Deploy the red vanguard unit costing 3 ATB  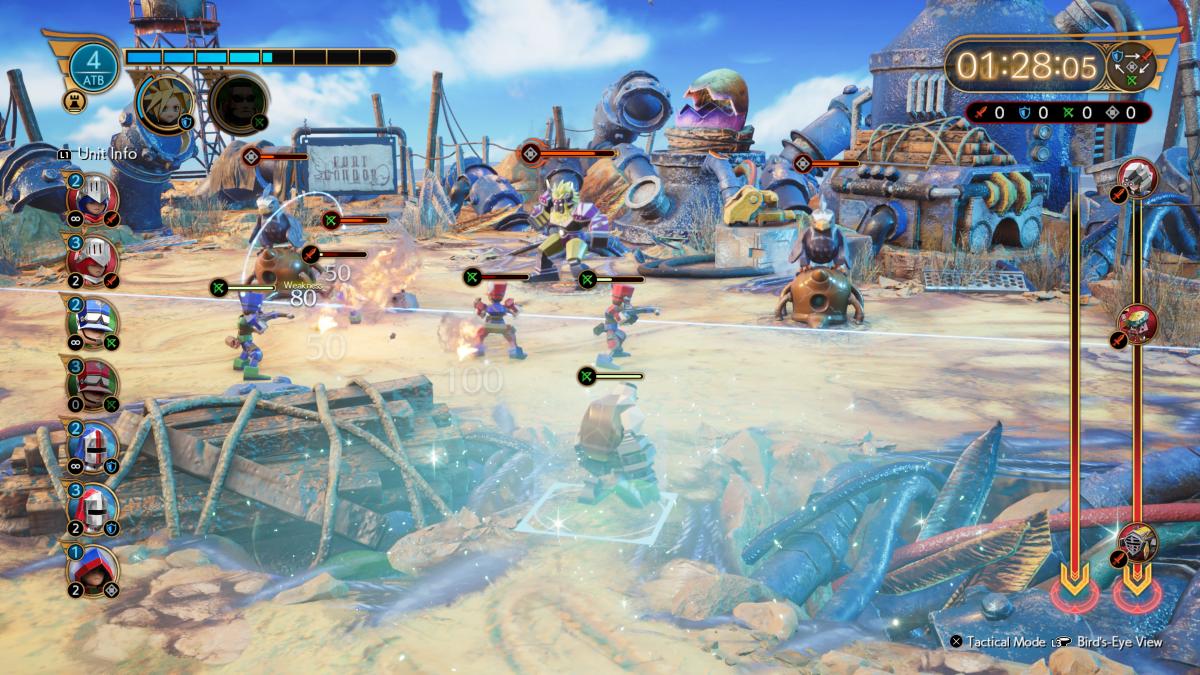tap(93, 262)
